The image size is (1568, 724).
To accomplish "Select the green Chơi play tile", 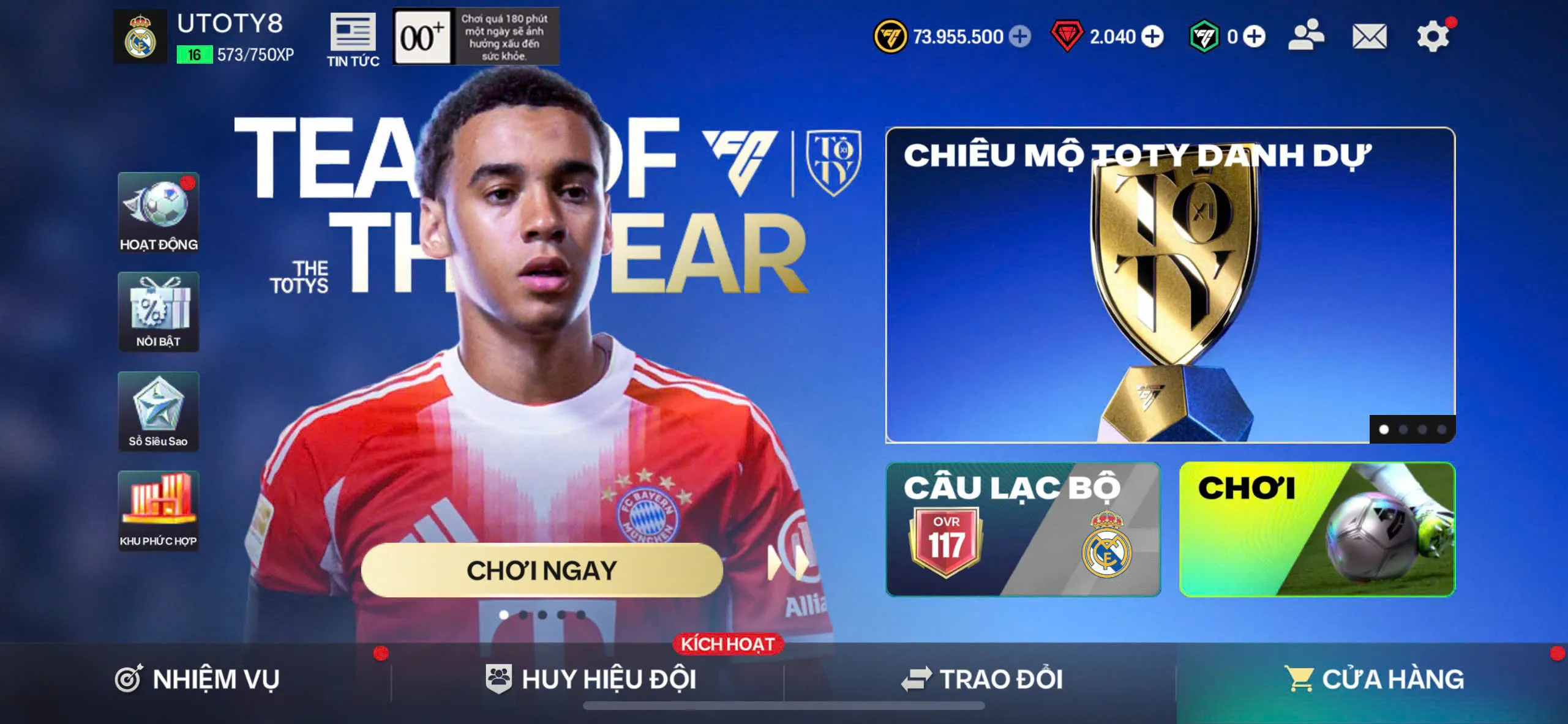I will [1316, 529].
